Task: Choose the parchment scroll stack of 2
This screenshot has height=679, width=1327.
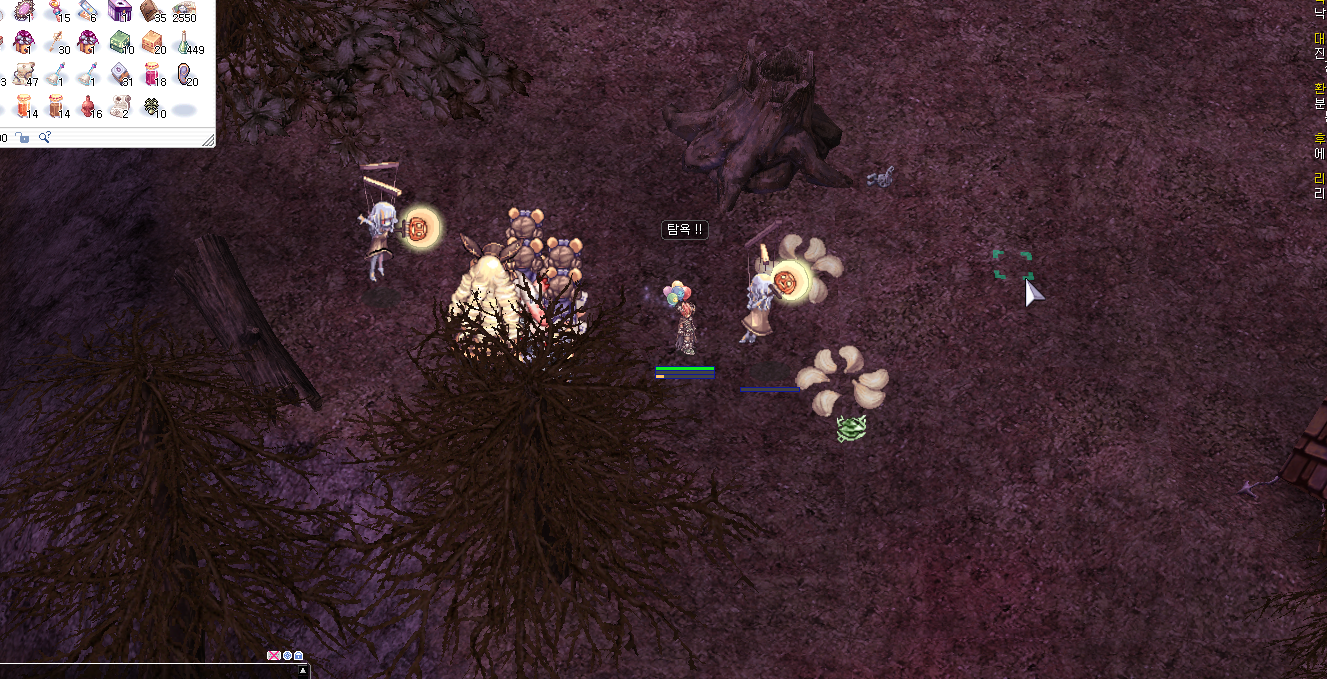Action: coord(120,106)
